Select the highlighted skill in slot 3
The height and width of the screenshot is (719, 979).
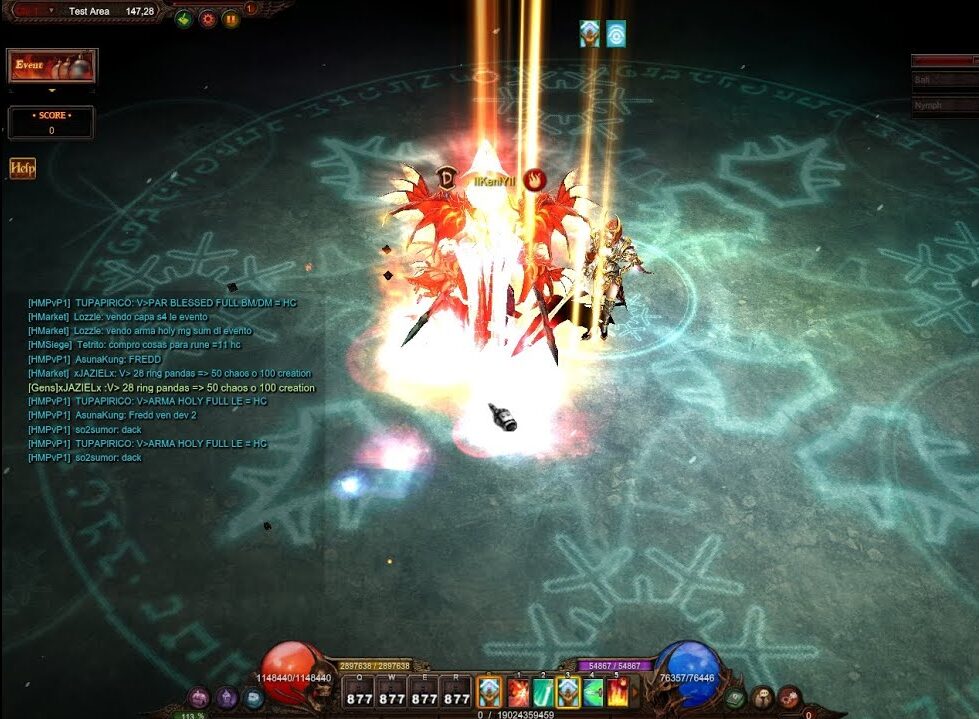pyautogui.click(x=568, y=692)
